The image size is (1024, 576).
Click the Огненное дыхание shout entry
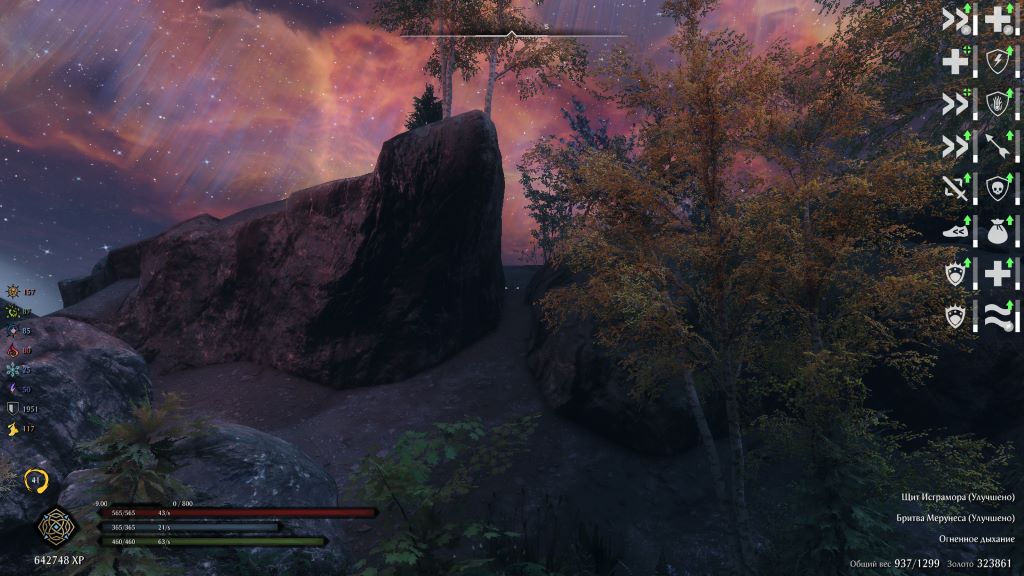976,539
